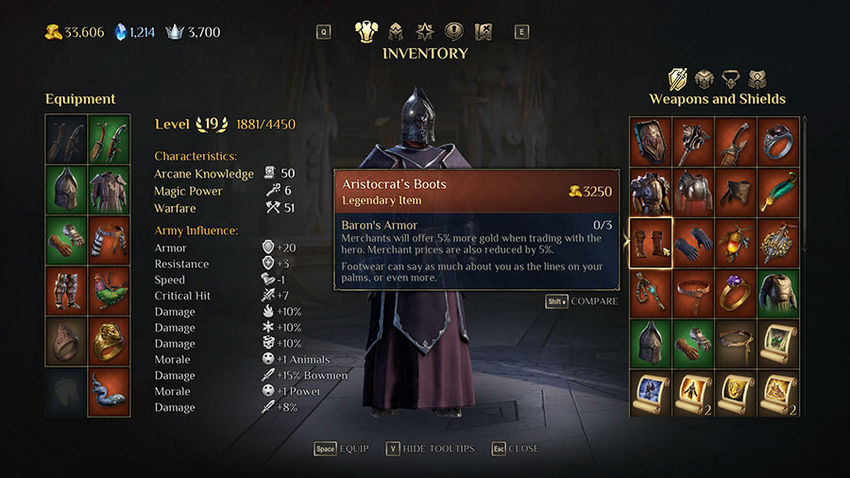
Task: Select the equipped rooster item slot
Action: [x=108, y=290]
